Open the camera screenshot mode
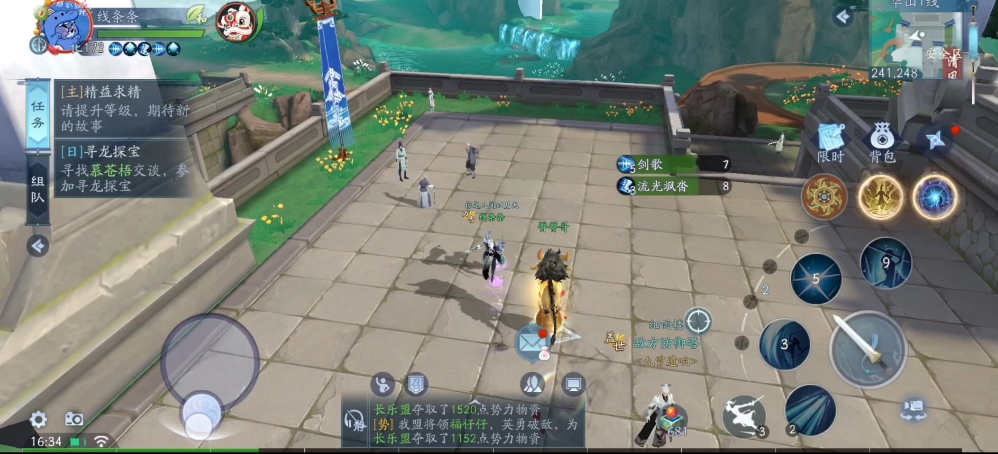 (x=74, y=420)
